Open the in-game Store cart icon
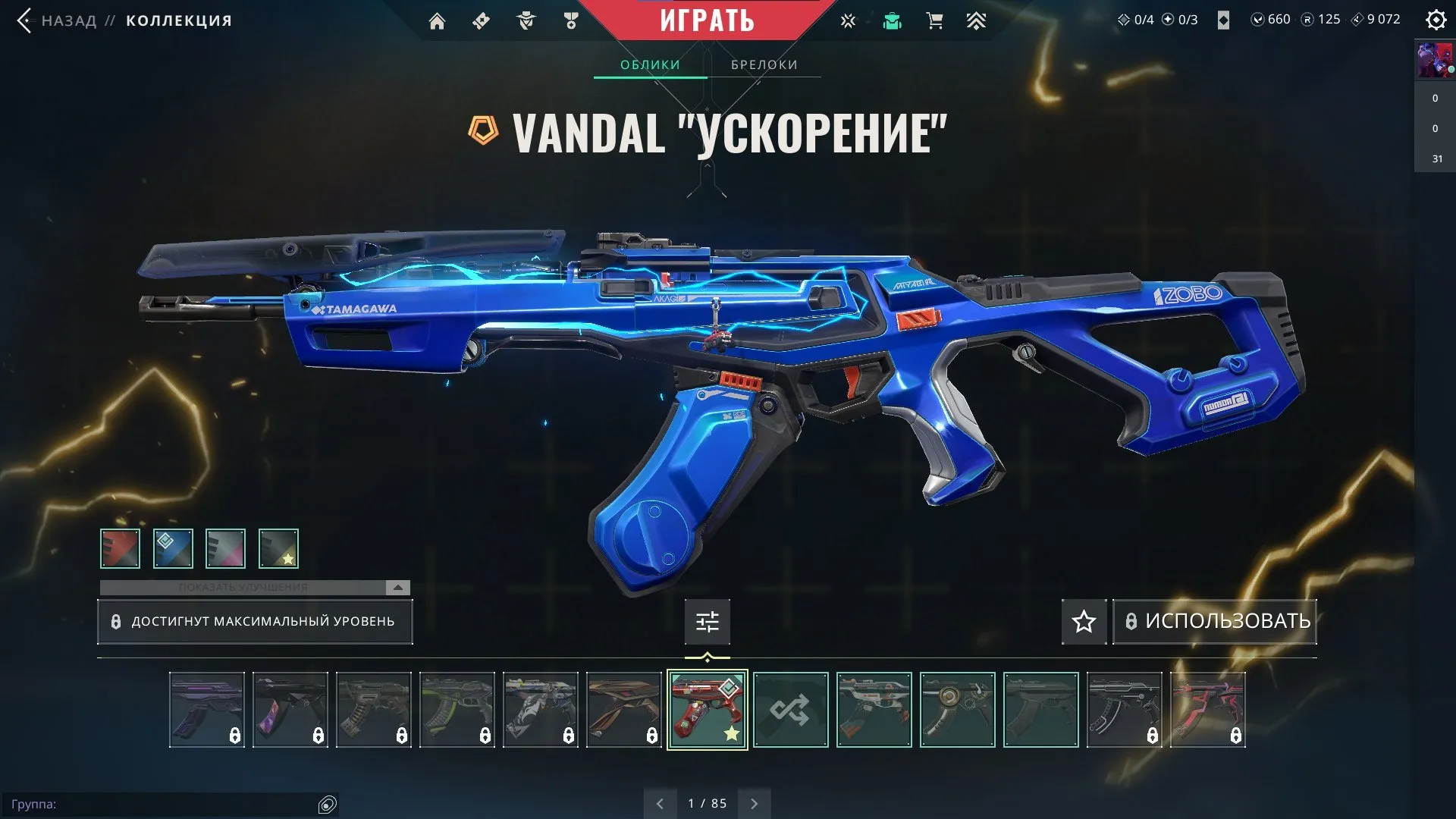1456x819 pixels. coord(934,20)
